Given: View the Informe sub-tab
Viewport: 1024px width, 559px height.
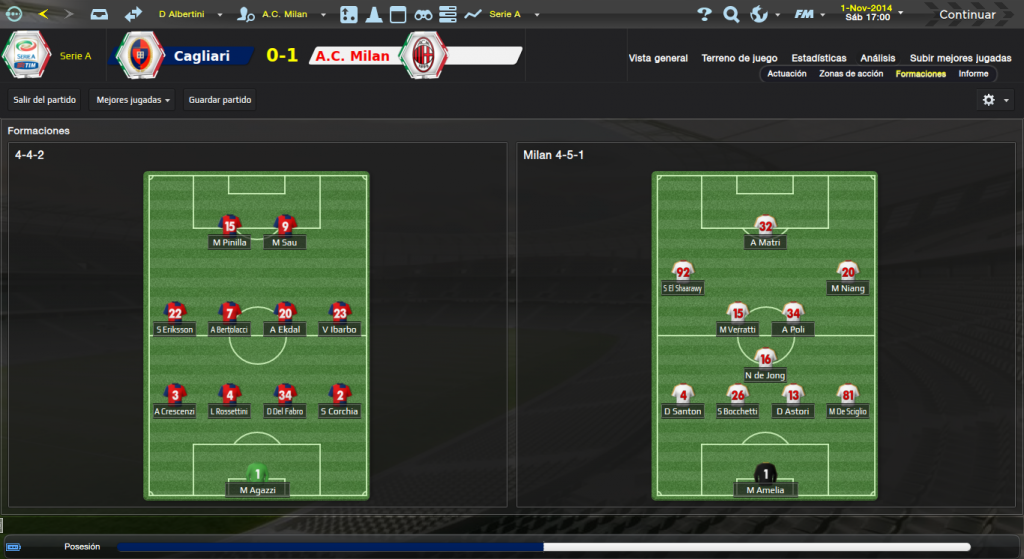Looking at the screenshot, I should pyautogui.click(x=973, y=74).
